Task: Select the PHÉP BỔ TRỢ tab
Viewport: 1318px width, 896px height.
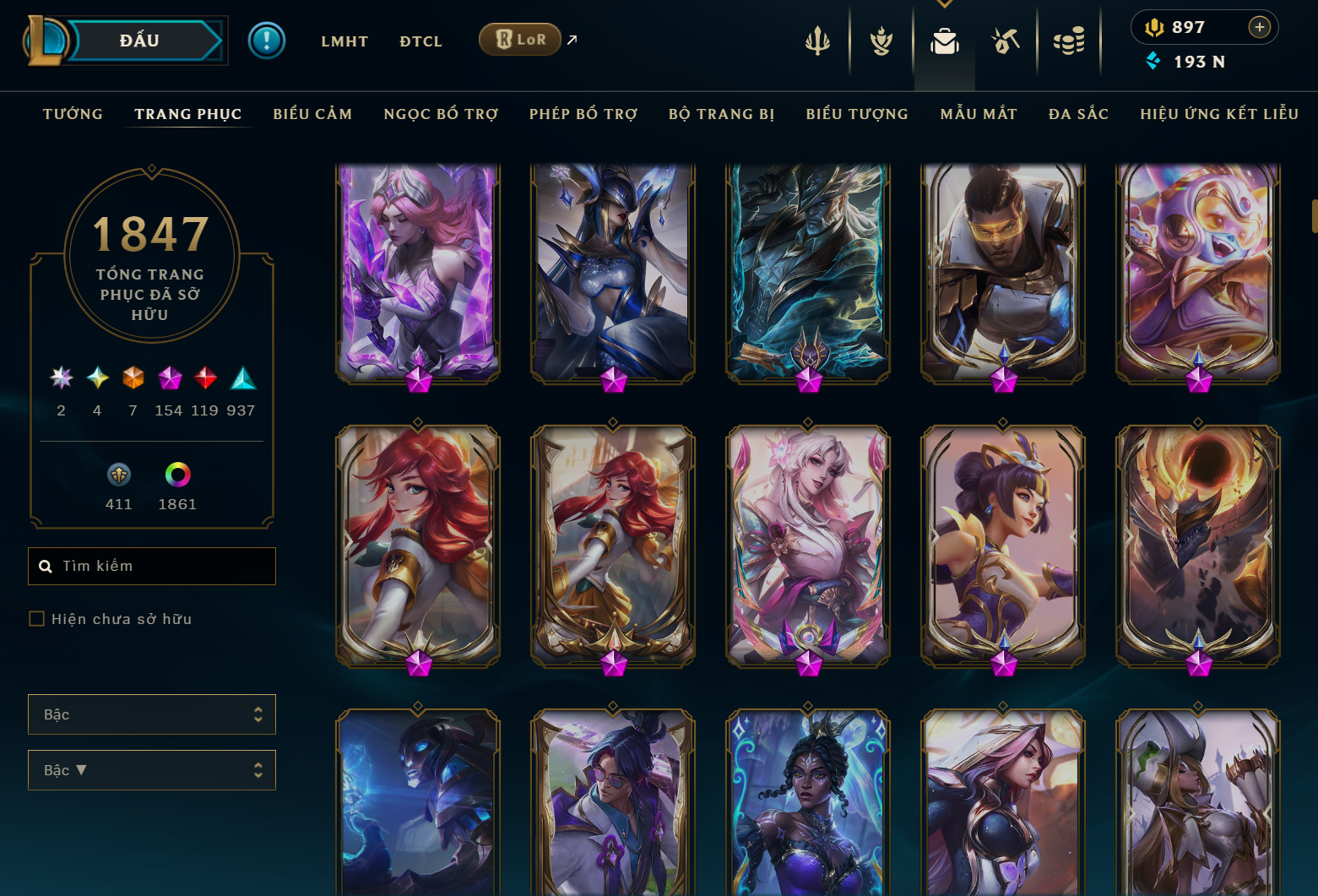Action: coord(583,114)
